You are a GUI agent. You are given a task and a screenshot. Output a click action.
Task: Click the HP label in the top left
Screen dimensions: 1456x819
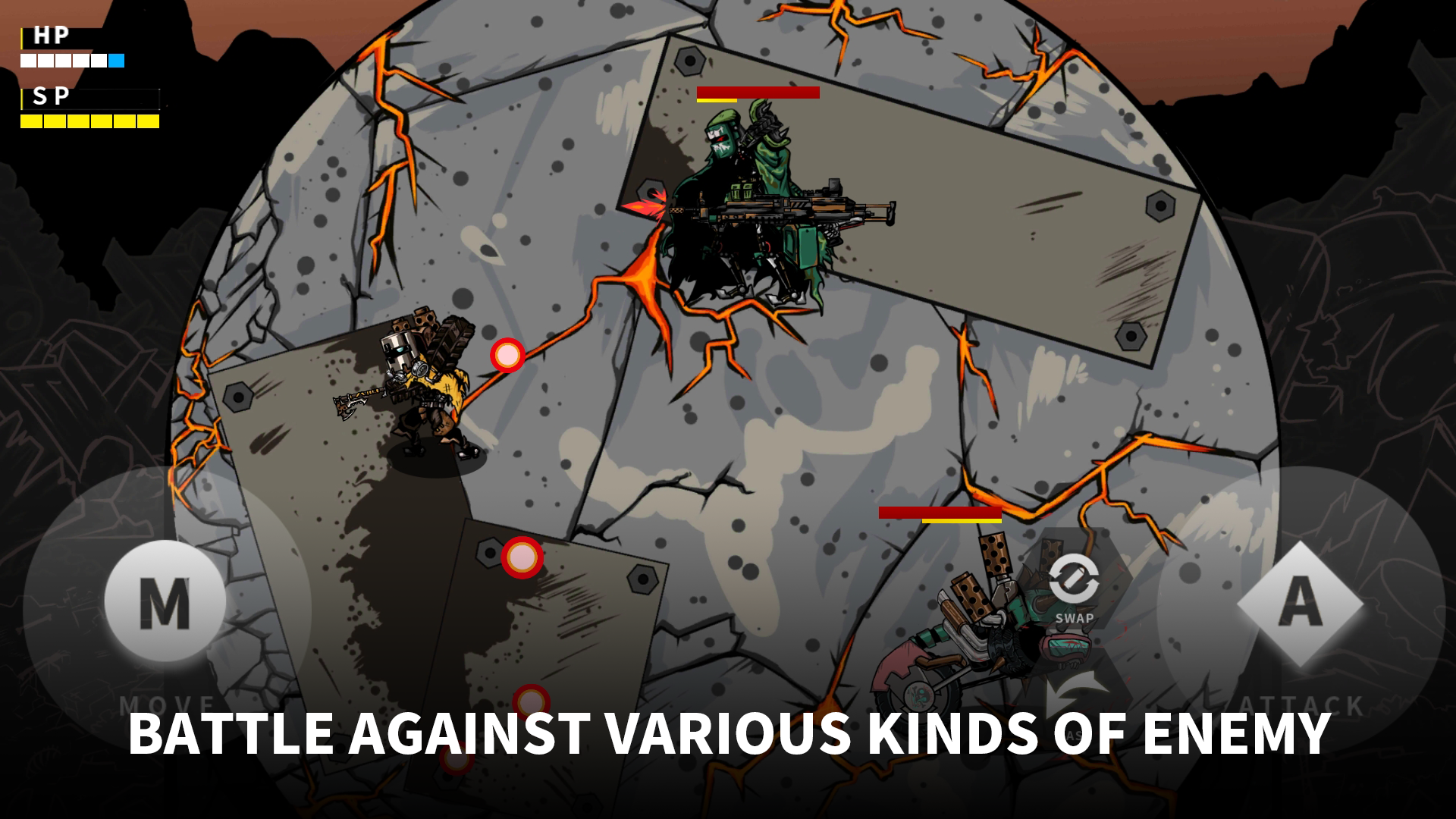point(49,34)
